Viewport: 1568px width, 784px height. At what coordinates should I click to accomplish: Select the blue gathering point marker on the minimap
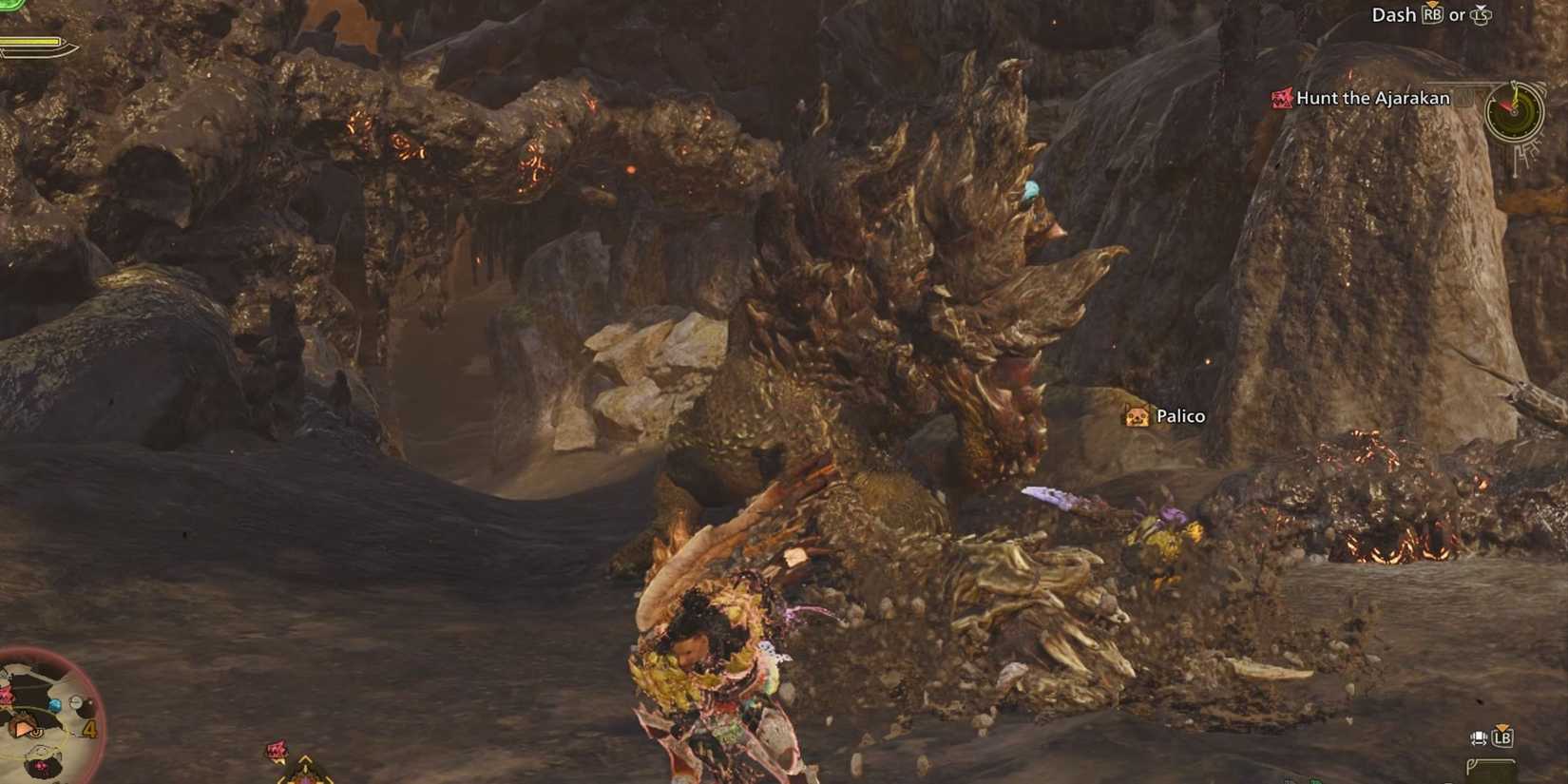54,704
